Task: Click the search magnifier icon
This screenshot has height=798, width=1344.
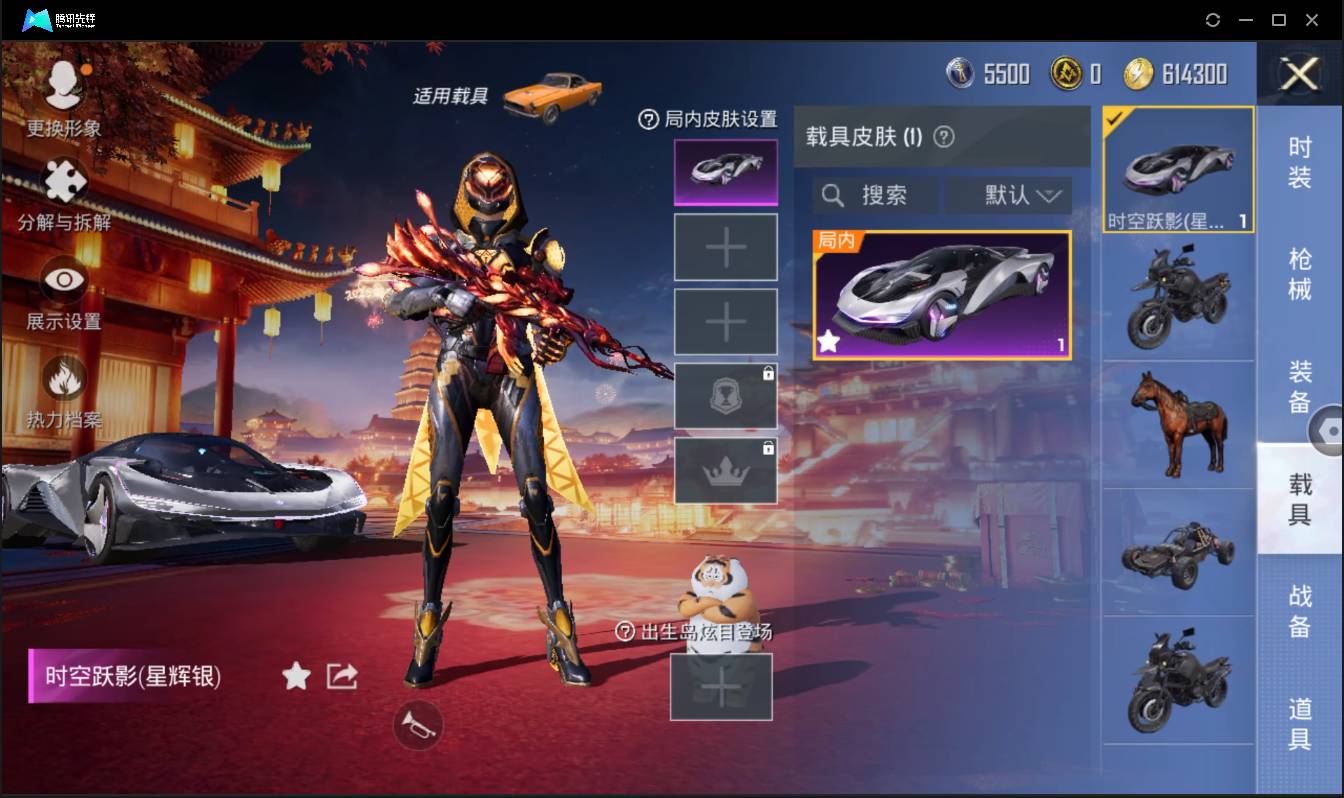Action: coord(832,195)
